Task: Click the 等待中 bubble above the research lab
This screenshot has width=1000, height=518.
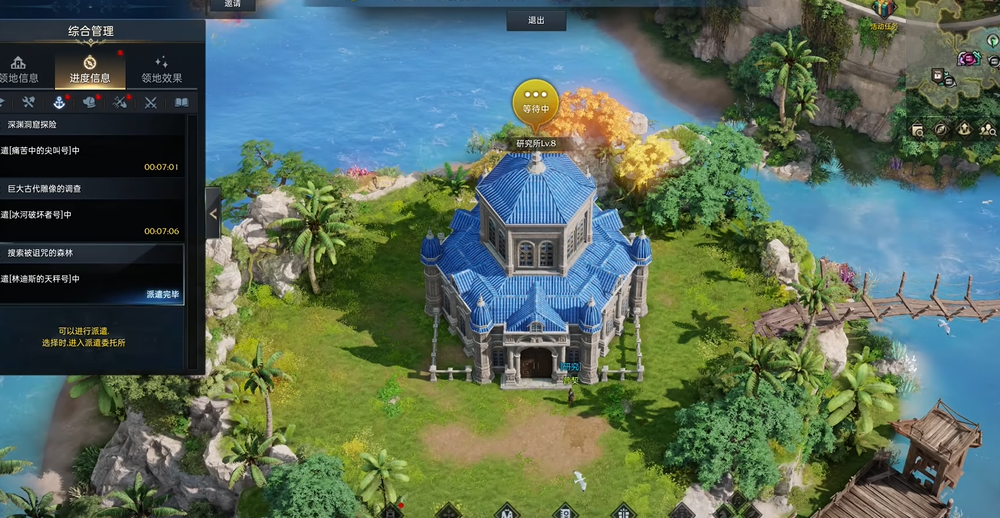Action: pyautogui.click(x=536, y=102)
